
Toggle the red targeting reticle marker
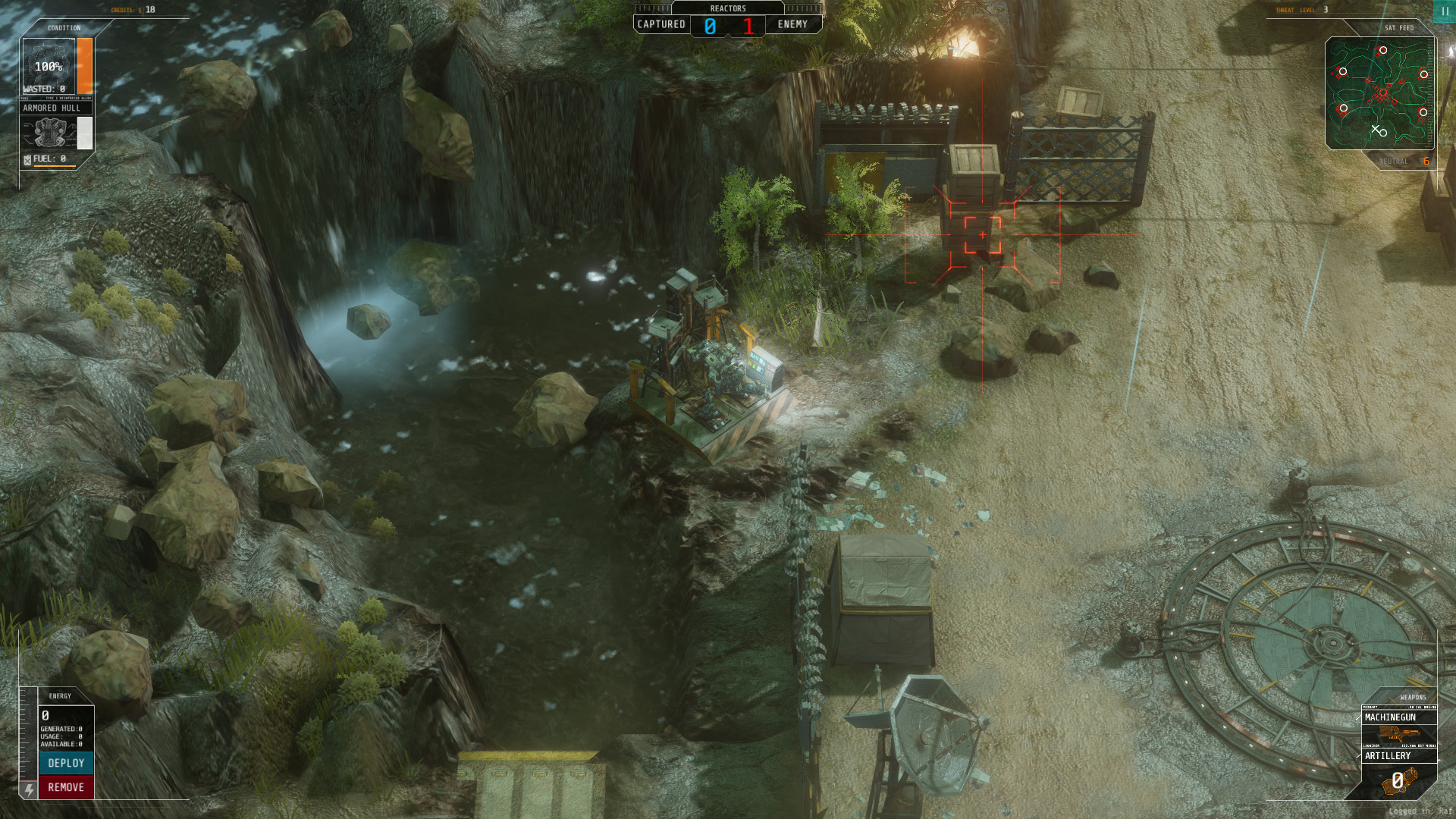[x=984, y=235]
